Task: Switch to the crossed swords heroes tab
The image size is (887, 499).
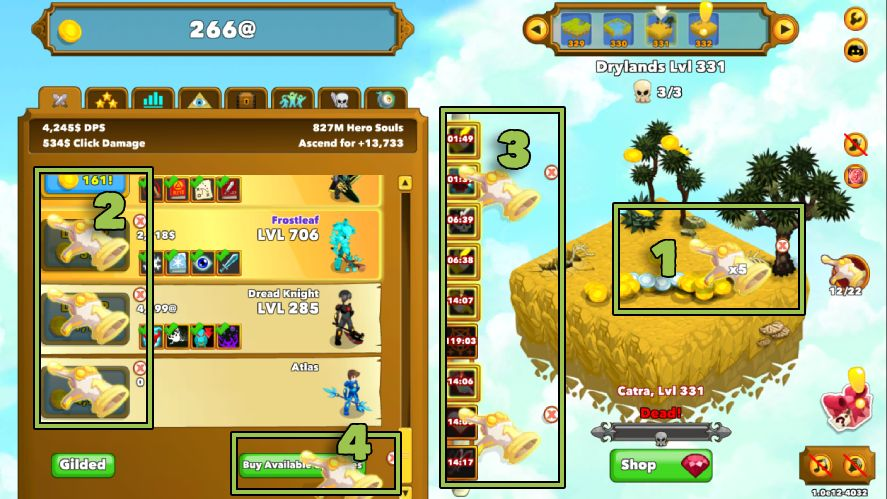Action: (x=59, y=100)
